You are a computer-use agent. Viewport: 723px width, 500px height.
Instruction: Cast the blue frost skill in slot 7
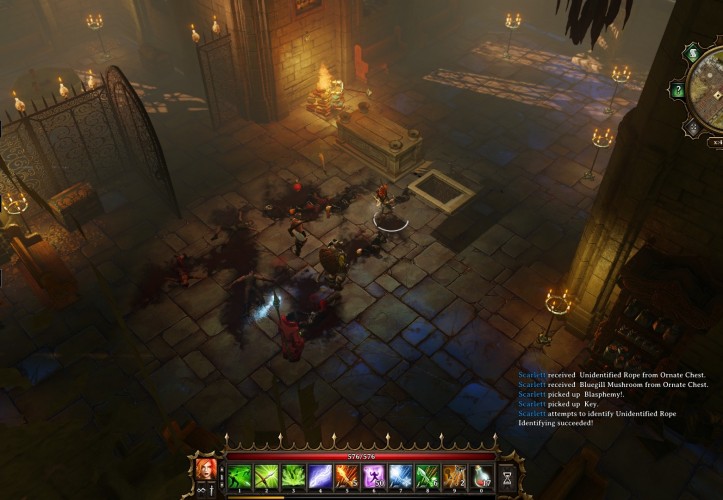(x=400, y=476)
